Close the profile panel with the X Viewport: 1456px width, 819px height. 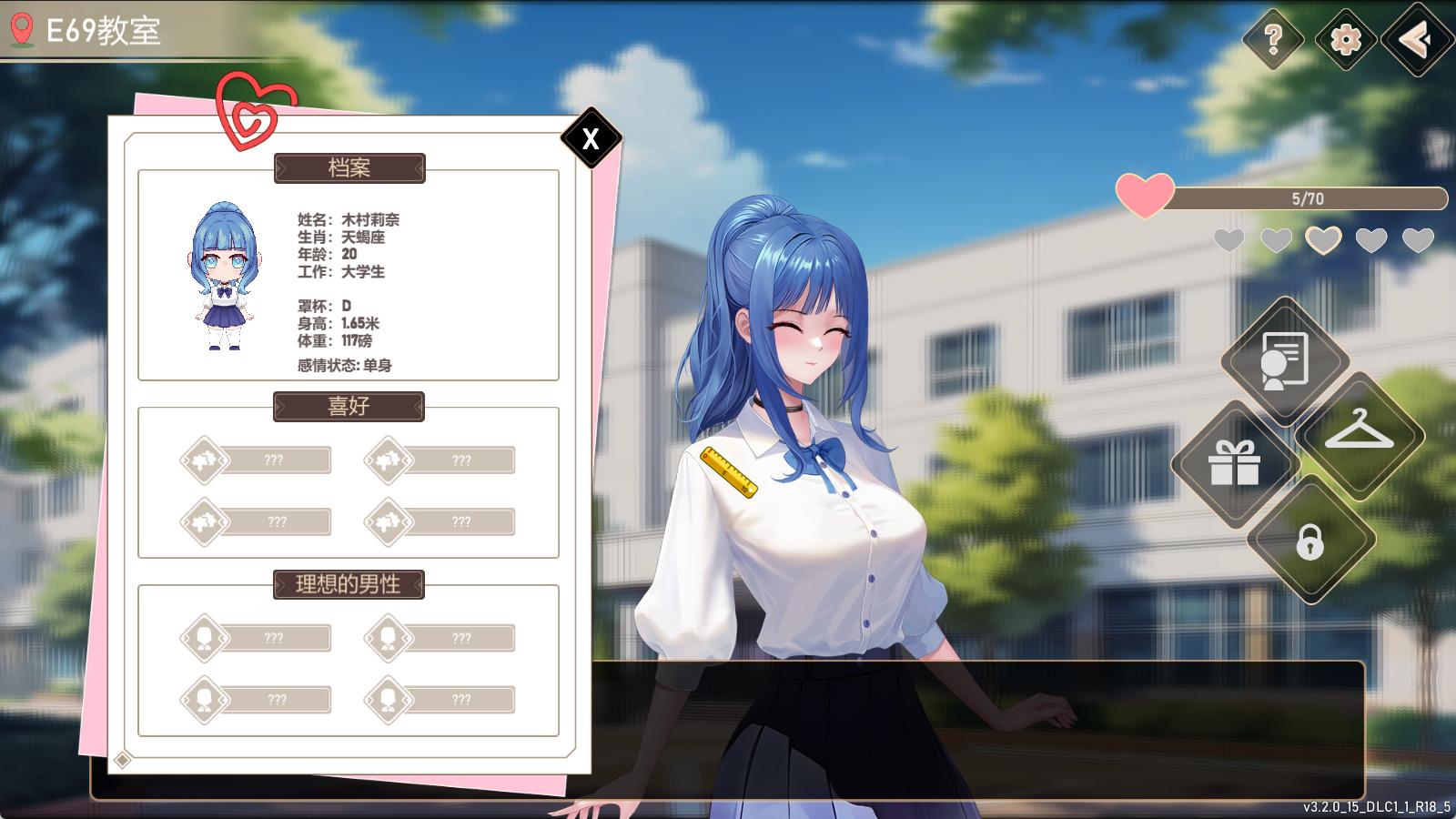591,138
